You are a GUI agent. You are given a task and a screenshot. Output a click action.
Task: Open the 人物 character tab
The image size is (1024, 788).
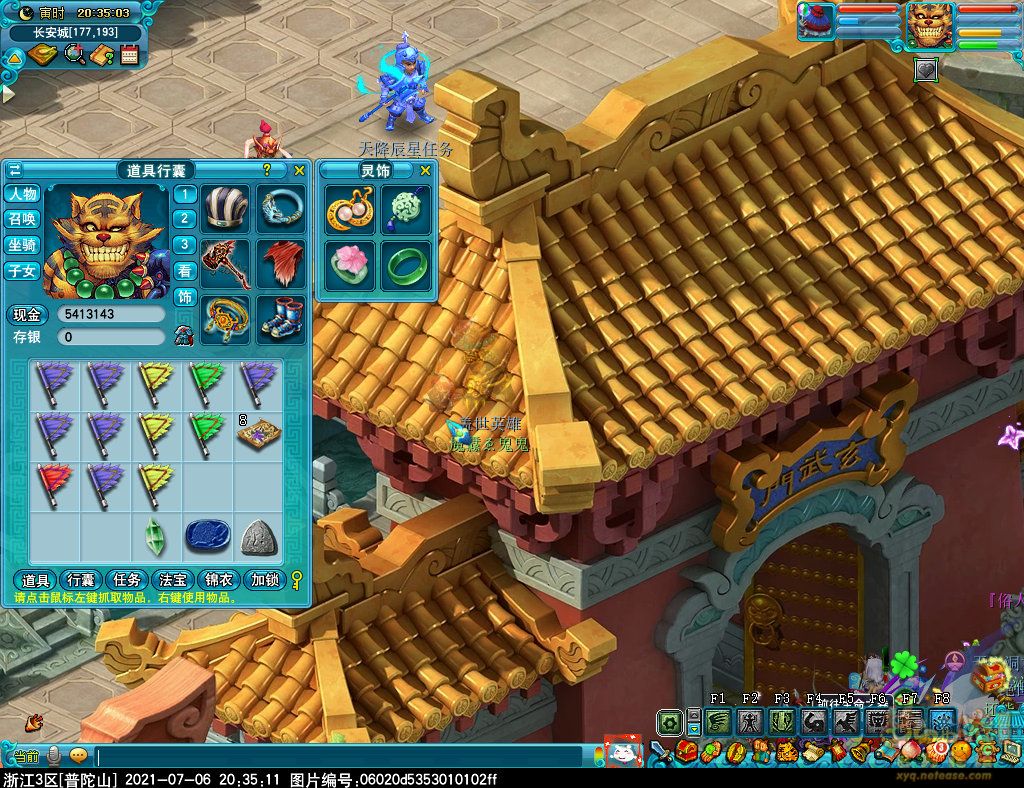coord(22,194)
